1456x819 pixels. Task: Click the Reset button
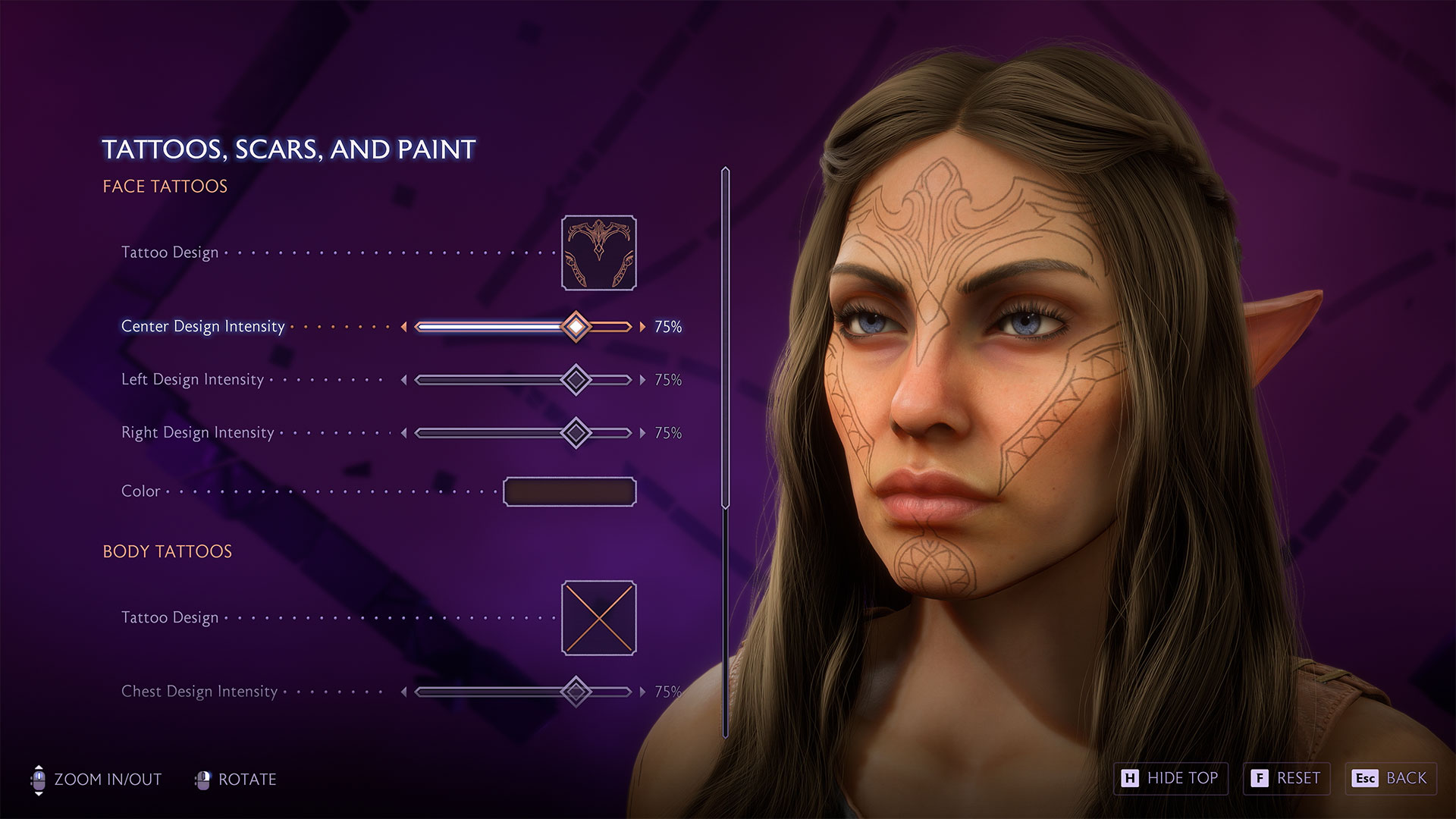[x=1286, y=778]
